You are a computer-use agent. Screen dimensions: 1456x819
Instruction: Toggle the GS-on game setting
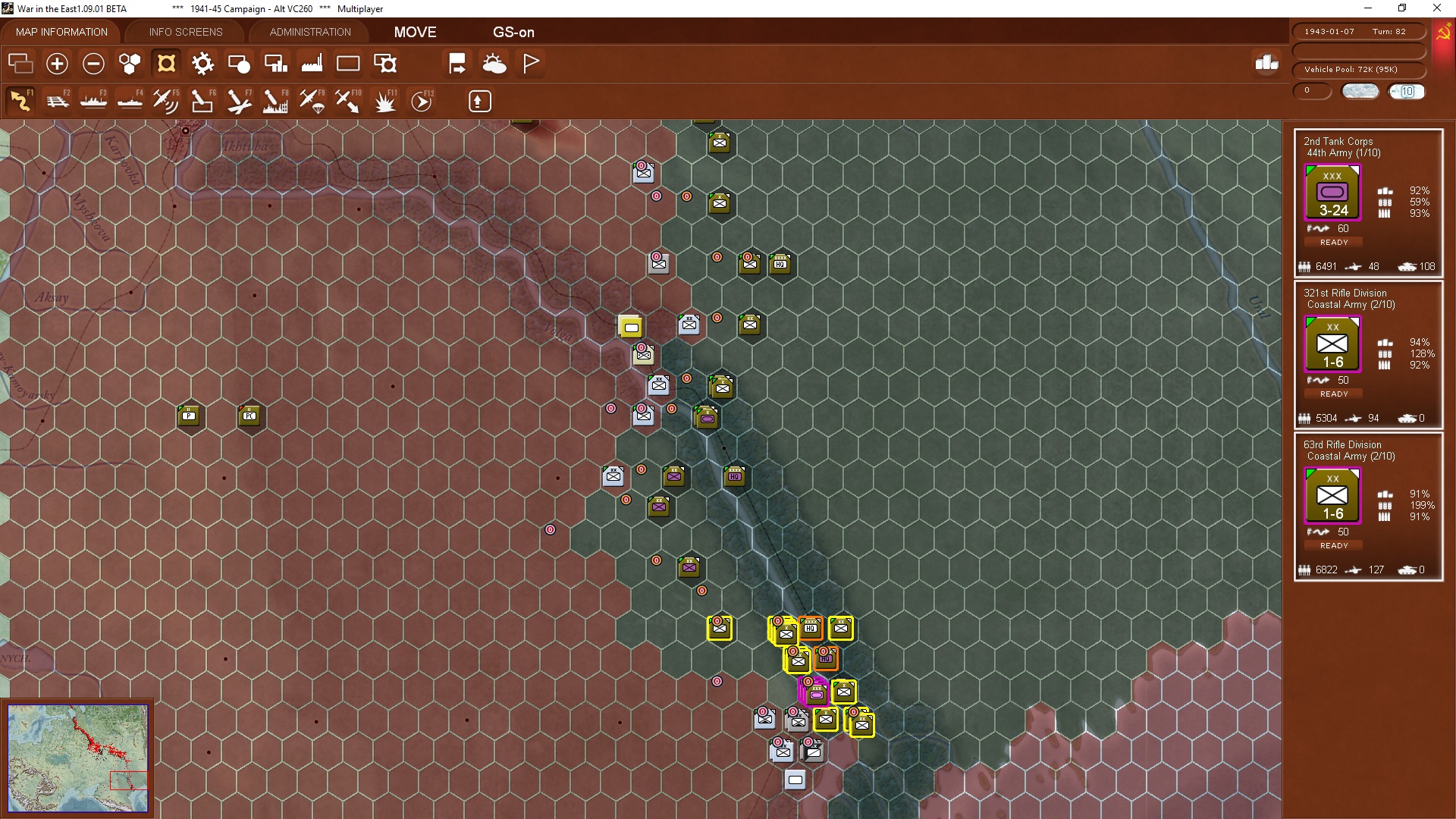pyautogui.click(x=513, y=33)
